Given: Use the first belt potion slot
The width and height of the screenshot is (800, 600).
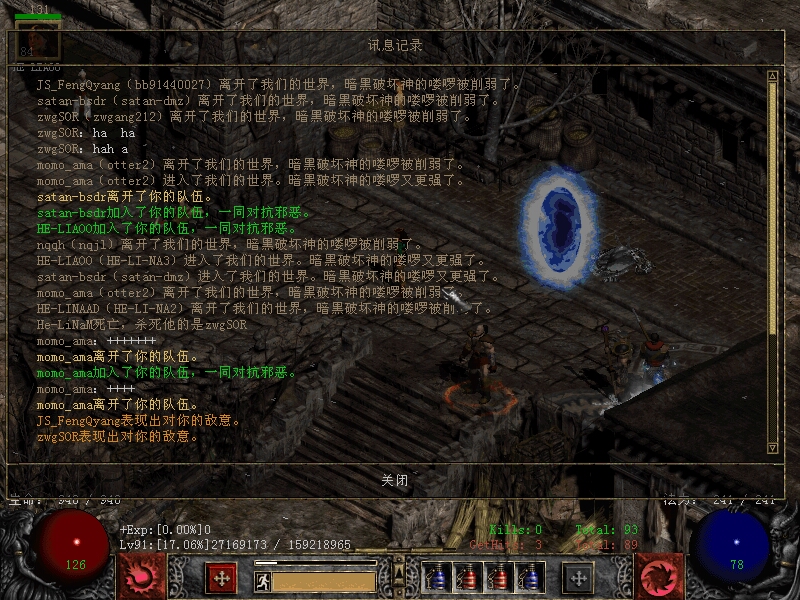Looking at the screenshot, I should pyautogui.click(x=437, y=577).
